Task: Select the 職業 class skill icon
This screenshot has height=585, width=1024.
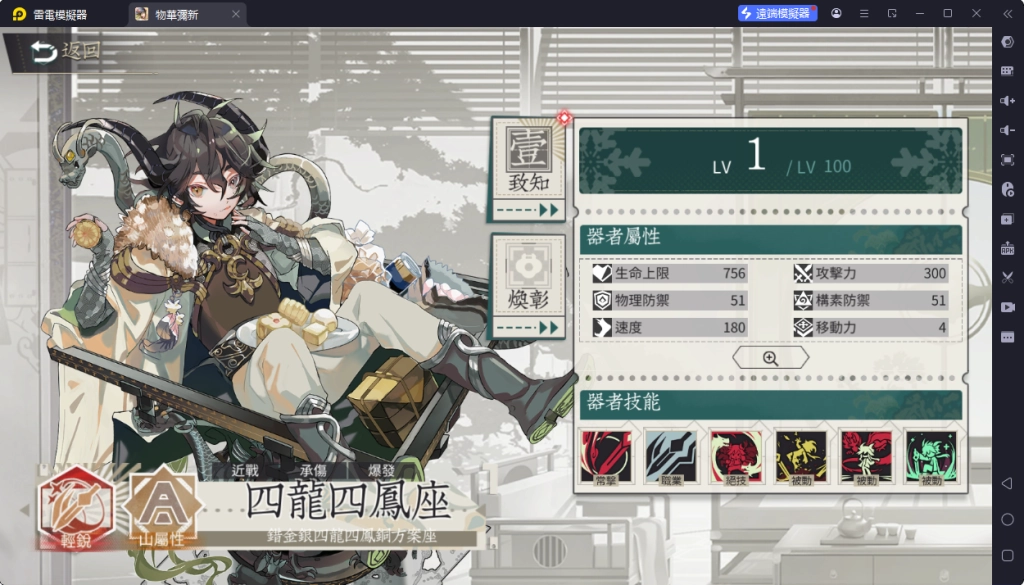Action: click(670, 459)
